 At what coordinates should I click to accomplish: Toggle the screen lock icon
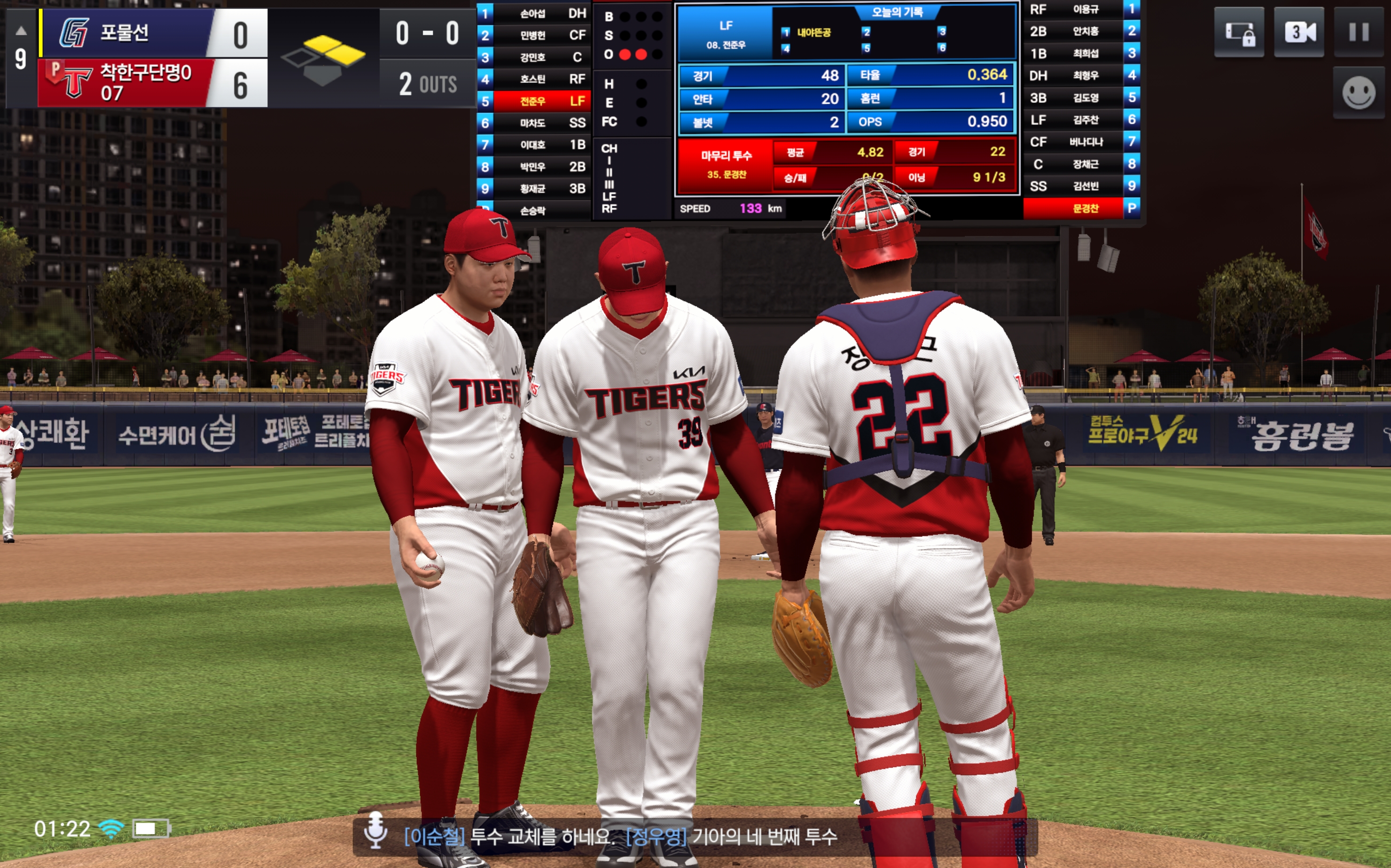pyautogui.click(x=1239, y=32)
